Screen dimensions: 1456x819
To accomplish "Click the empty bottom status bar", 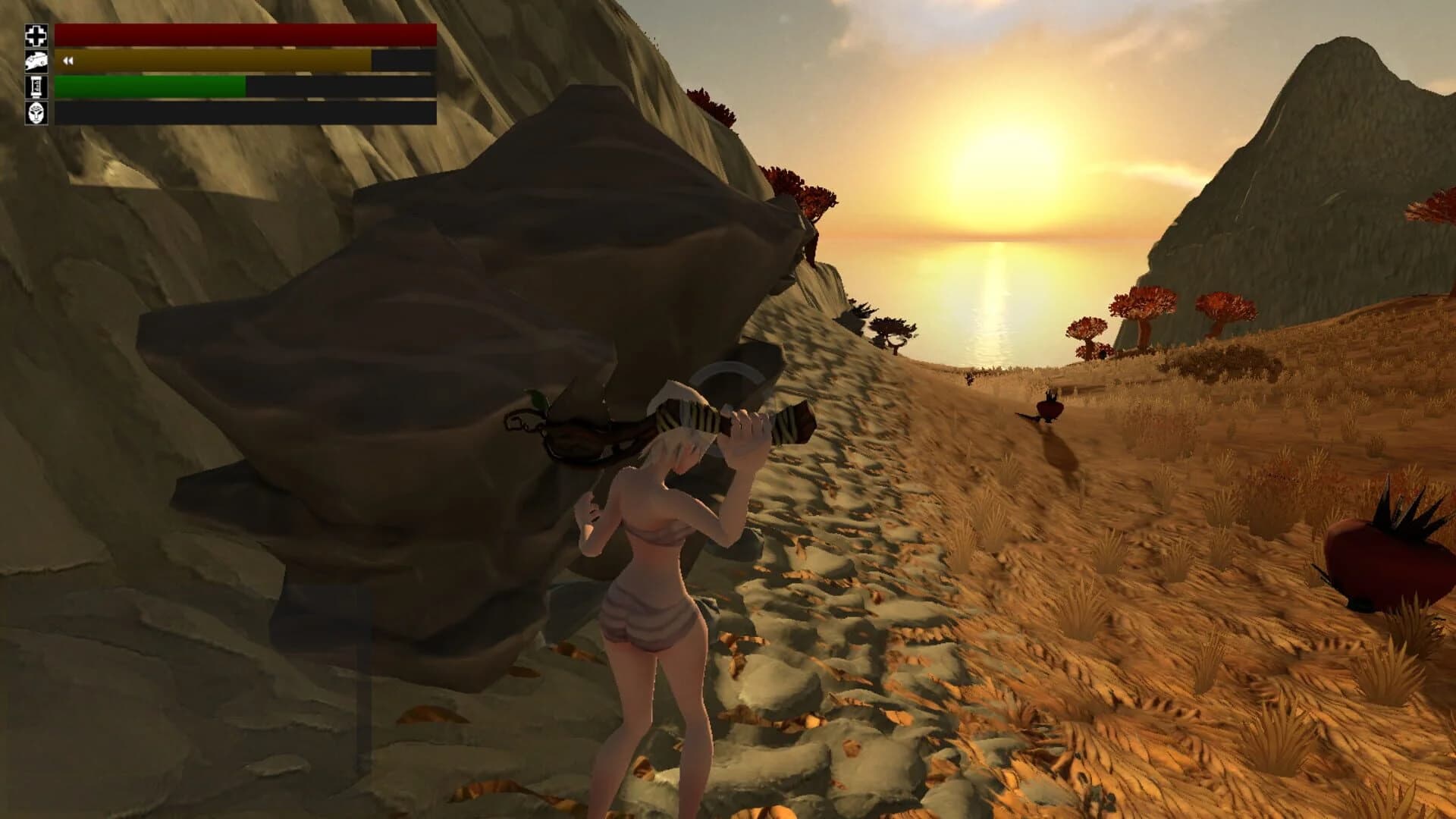I will click(x=243, y=114).
